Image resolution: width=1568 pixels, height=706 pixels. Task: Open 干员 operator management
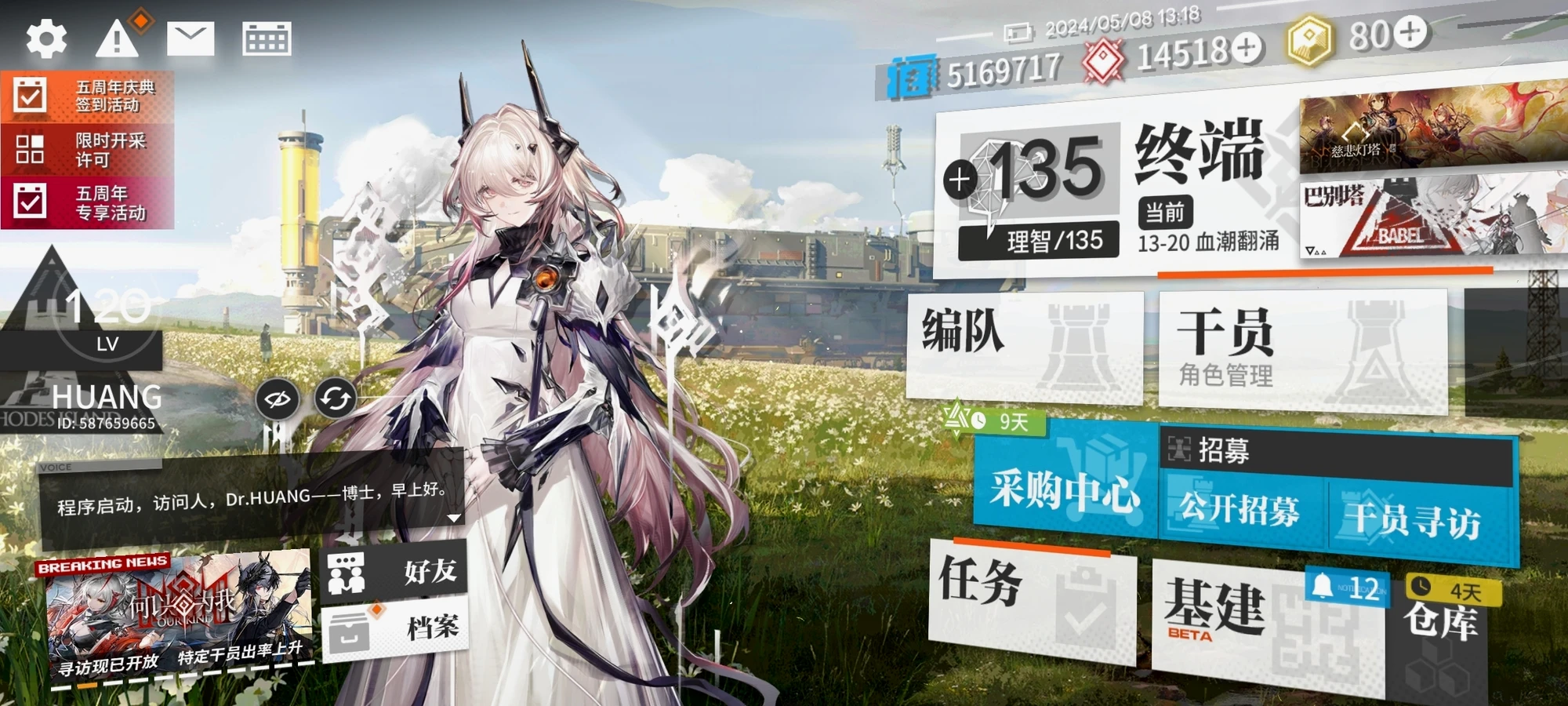(1301, 351)
